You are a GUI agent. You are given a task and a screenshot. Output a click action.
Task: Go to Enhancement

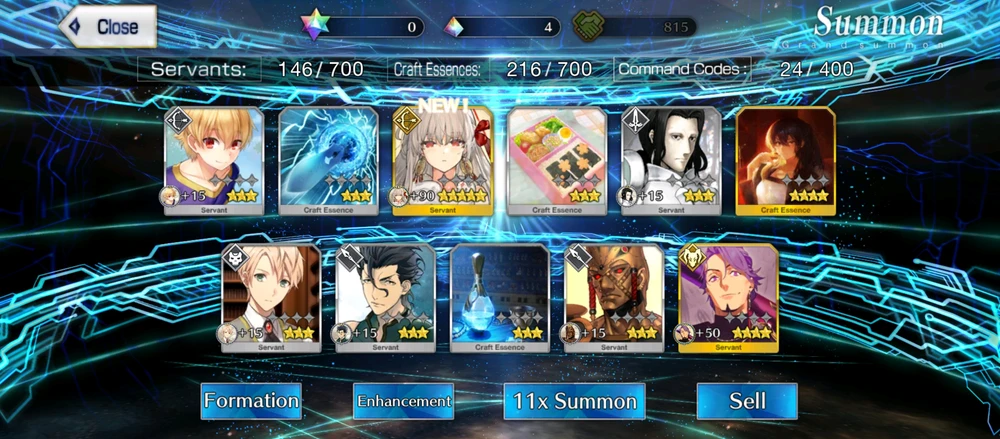(x=403, y=401)
